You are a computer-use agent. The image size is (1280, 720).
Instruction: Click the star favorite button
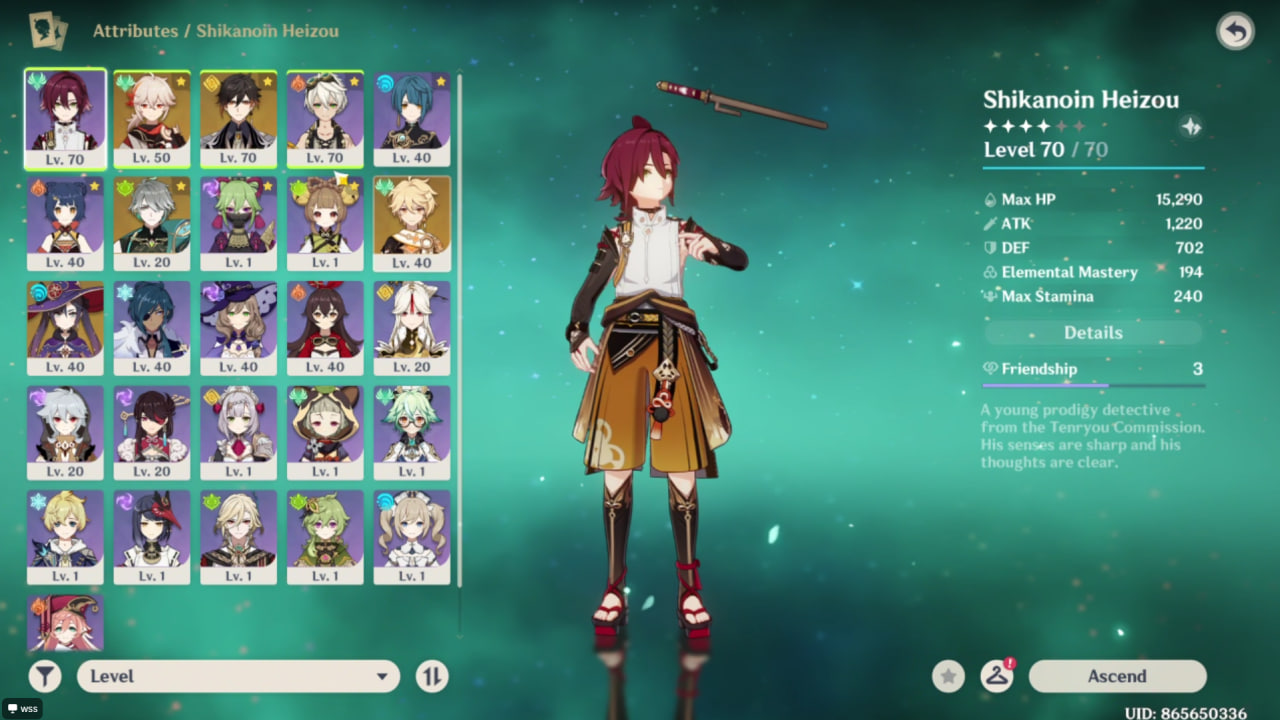click(948, 676)
